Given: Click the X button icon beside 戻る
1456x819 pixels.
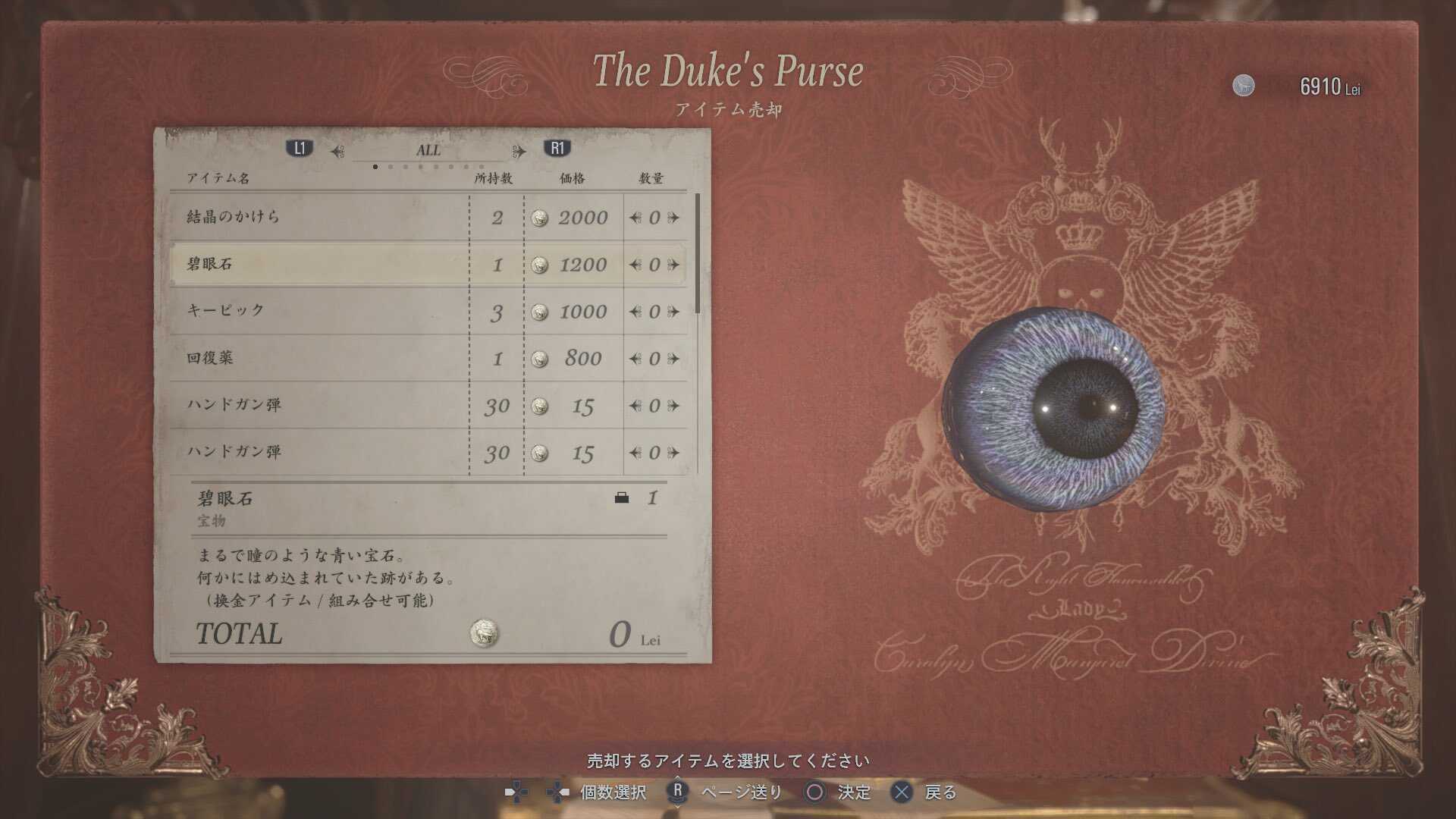Looking at the screenshot, I should pyautogui.click(x=902, y=793).
